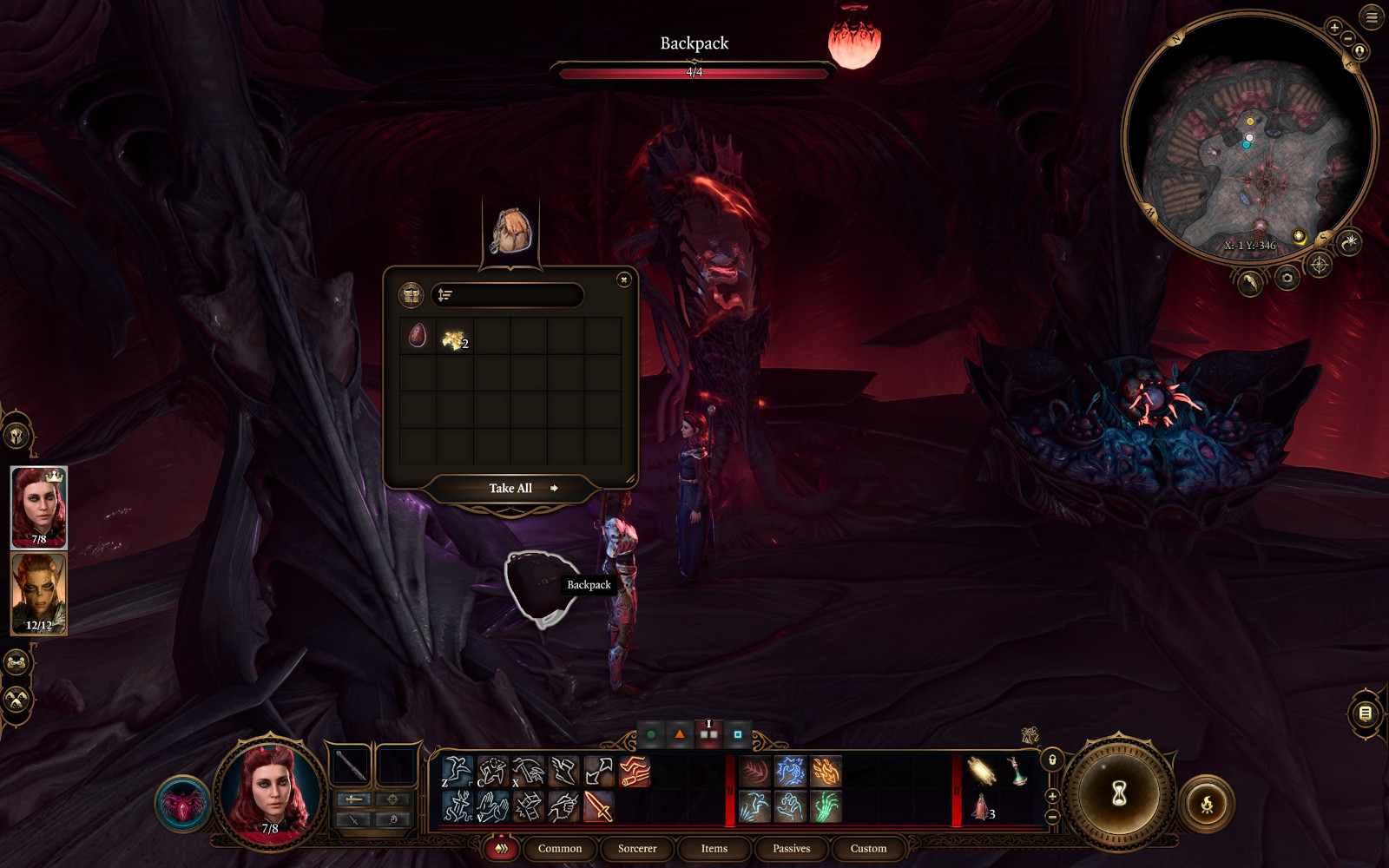Screen dimensions: 1389x868
Task: Open the campfire rest button
Action: [1207, 805]
